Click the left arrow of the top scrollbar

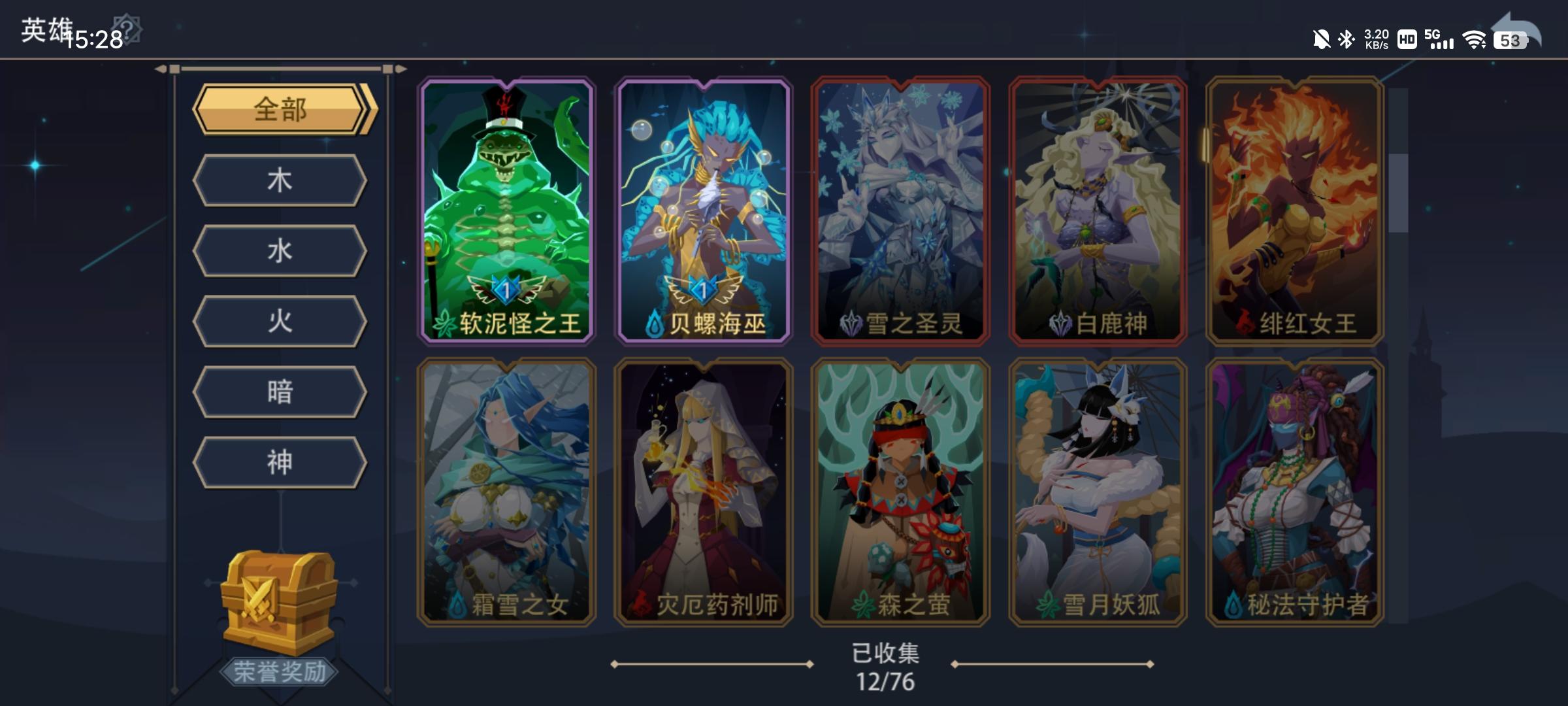point(159,68)
